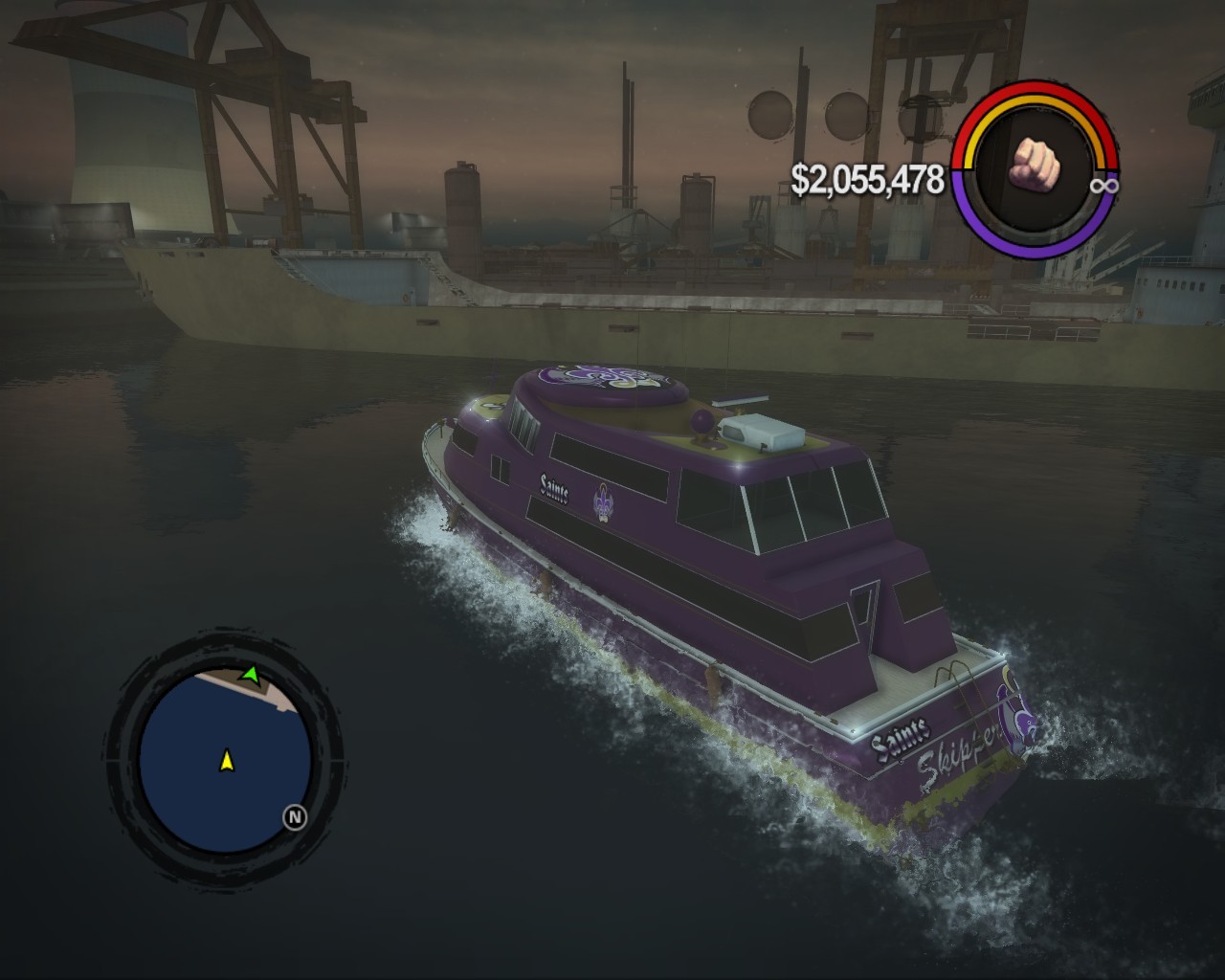Click the north compass indicator on minimap
This screenshot has height=980, width=1225.
(x=294, y=817)
